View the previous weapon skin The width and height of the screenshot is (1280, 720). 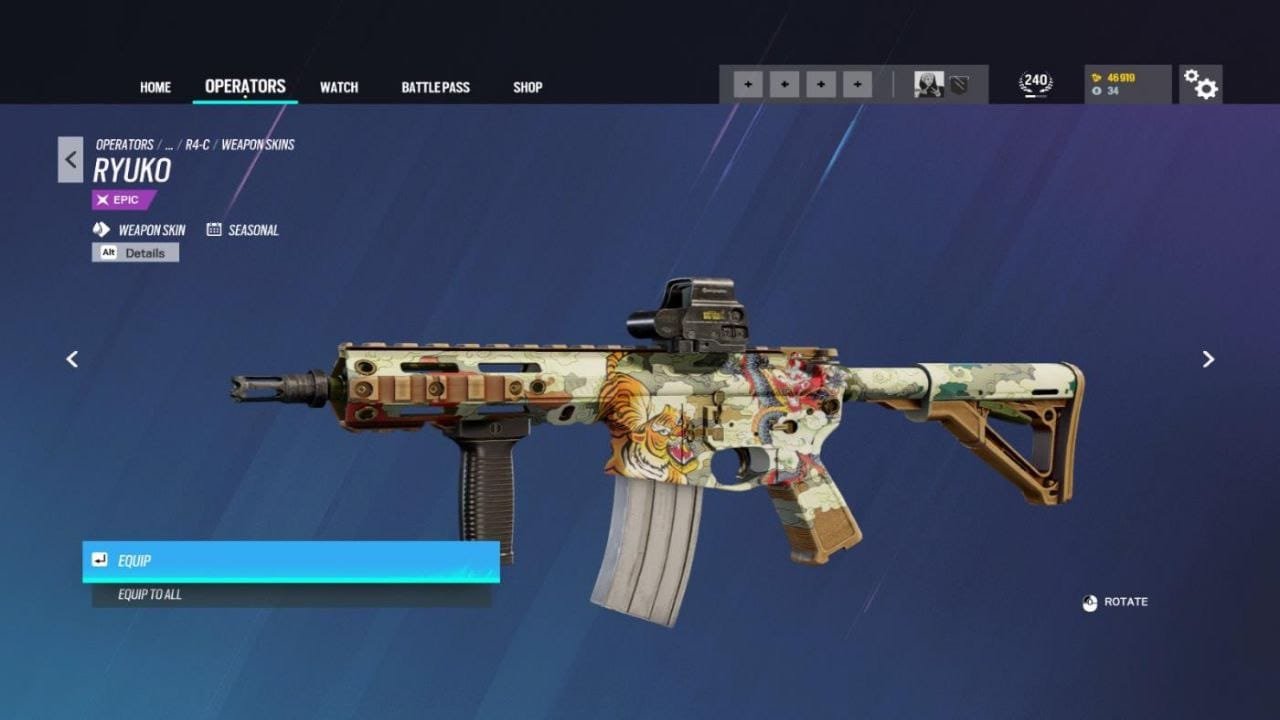(x=72, y=359)
